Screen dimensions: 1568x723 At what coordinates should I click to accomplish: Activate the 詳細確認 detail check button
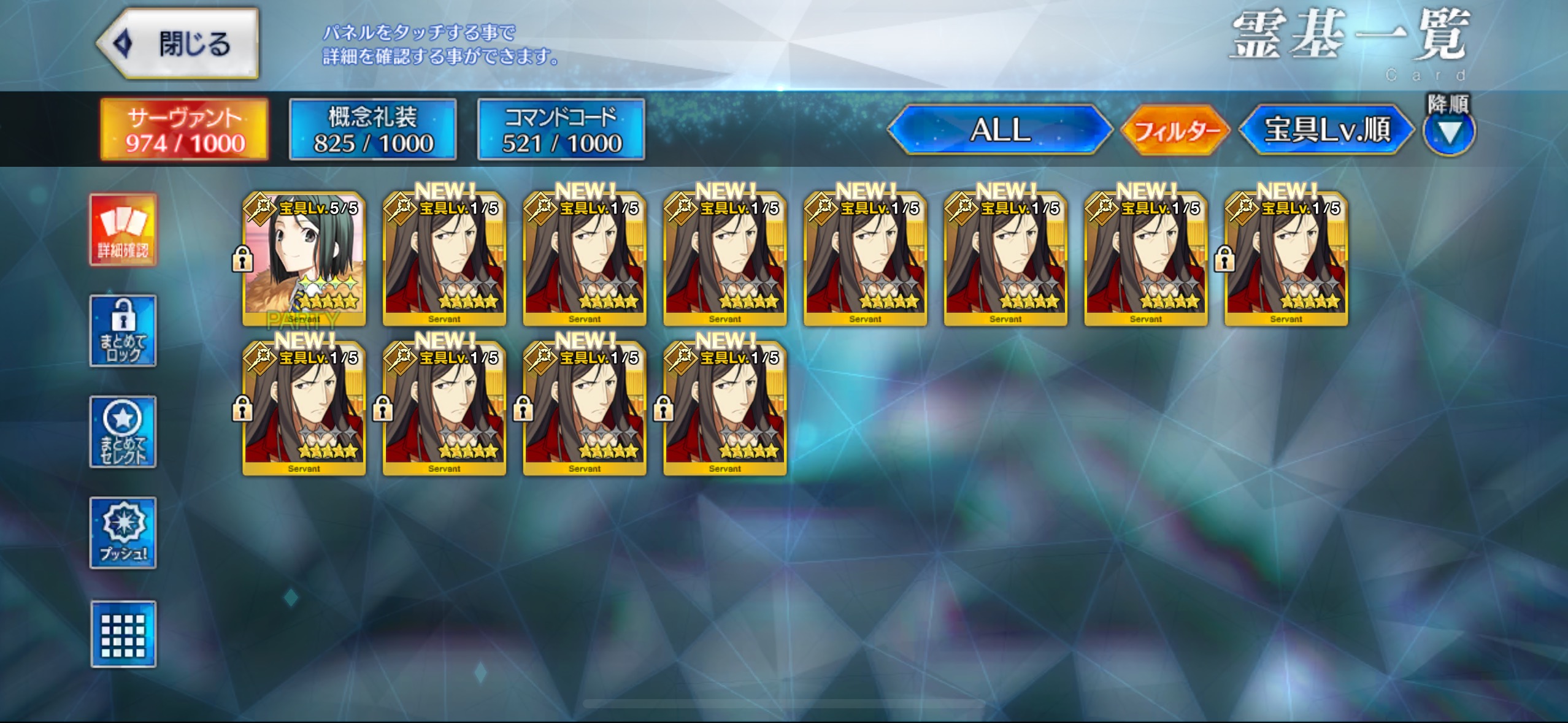coord(123,230)
